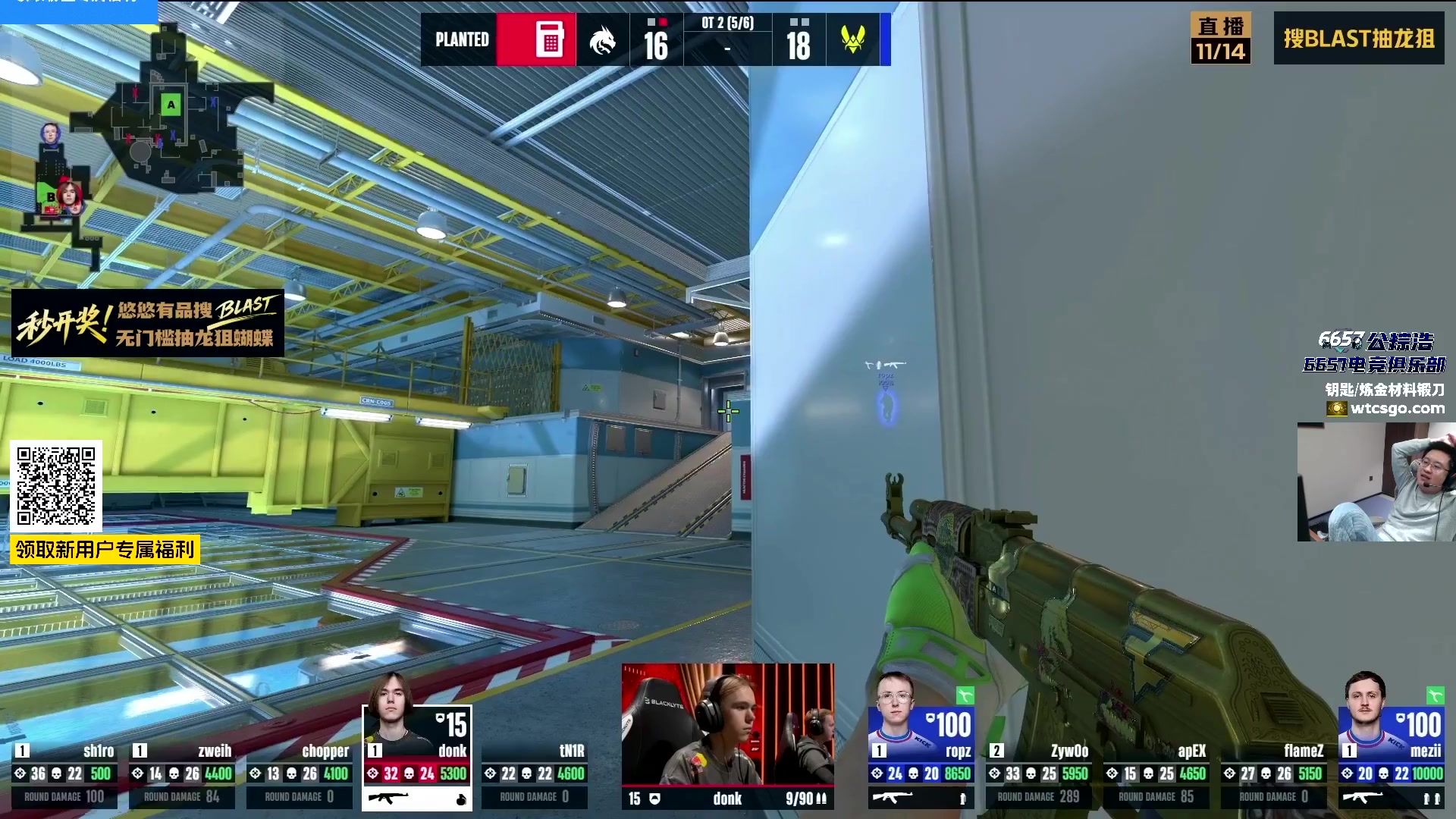Click the donk player webcam feed
The image size is (1456, 819).
pyautogui.click(x=728, y=724)
